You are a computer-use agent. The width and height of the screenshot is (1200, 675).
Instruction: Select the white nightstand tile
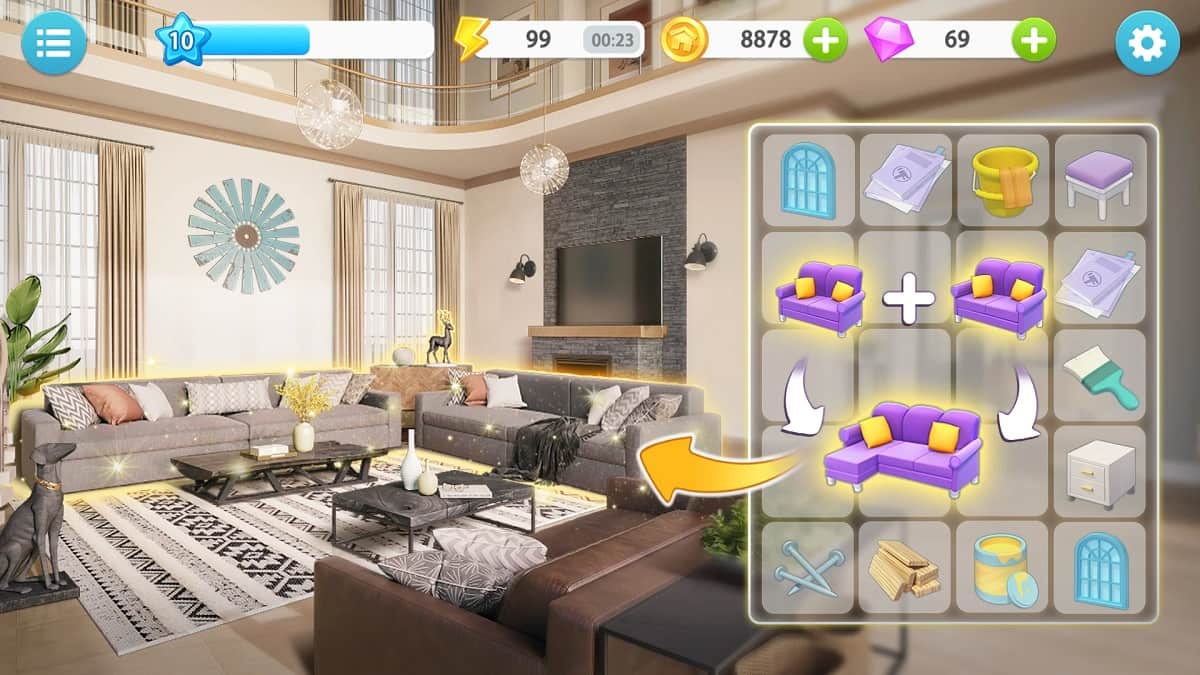pyautogui.click(x=1099, y=471)
